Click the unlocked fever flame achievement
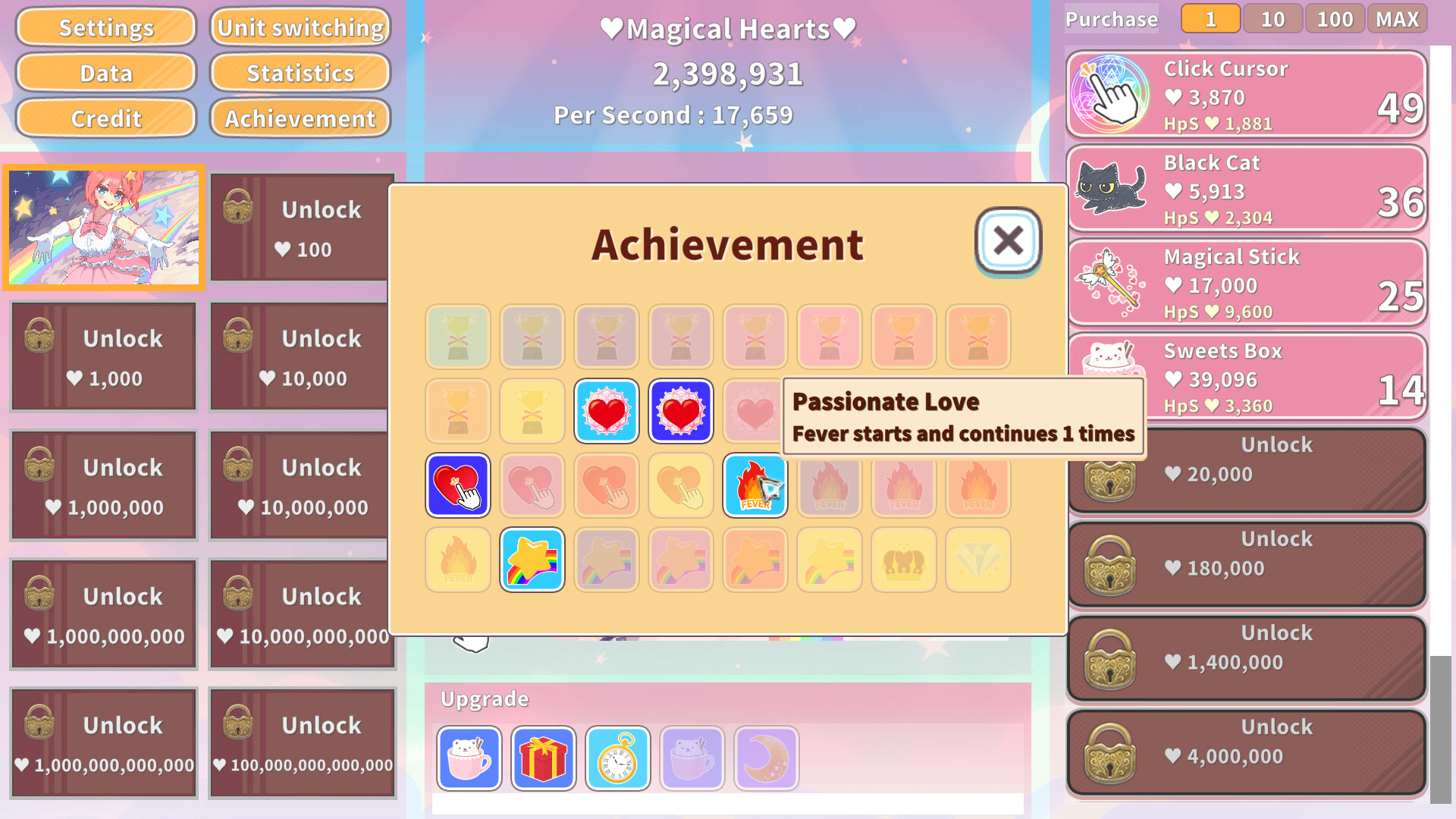The image size is (1456, 819). tap(755, 485)
